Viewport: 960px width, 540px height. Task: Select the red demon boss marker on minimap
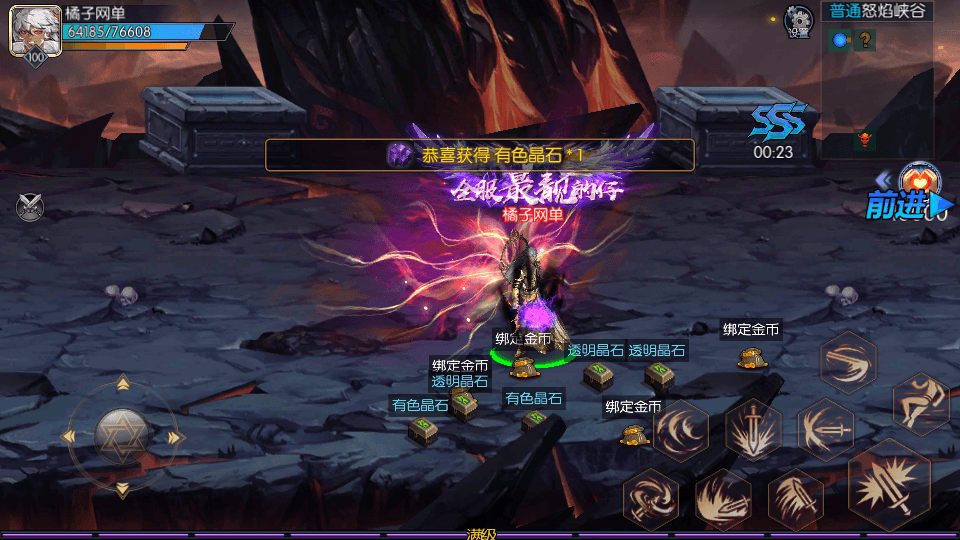tap(864, 139)
